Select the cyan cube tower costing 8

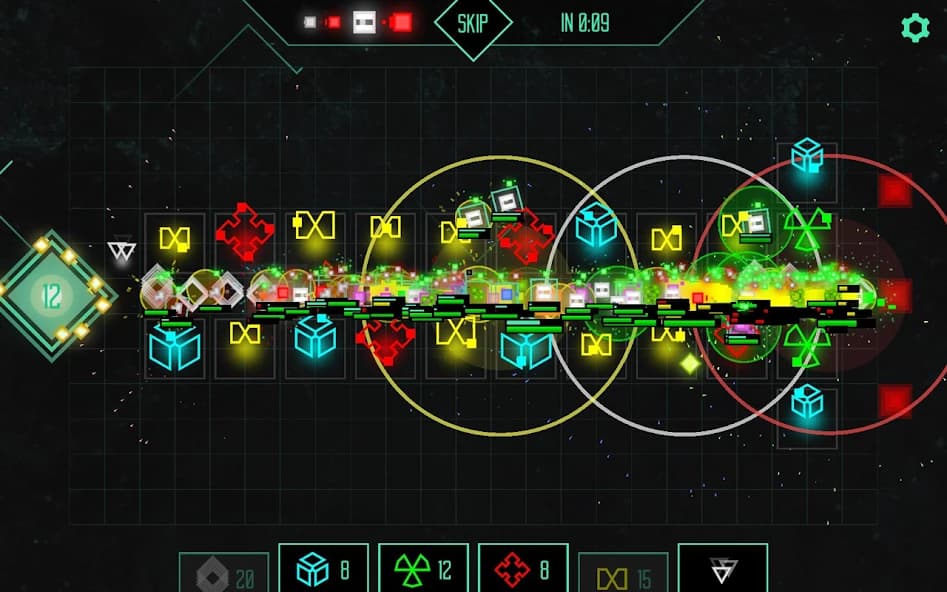[x=323, y=569]
